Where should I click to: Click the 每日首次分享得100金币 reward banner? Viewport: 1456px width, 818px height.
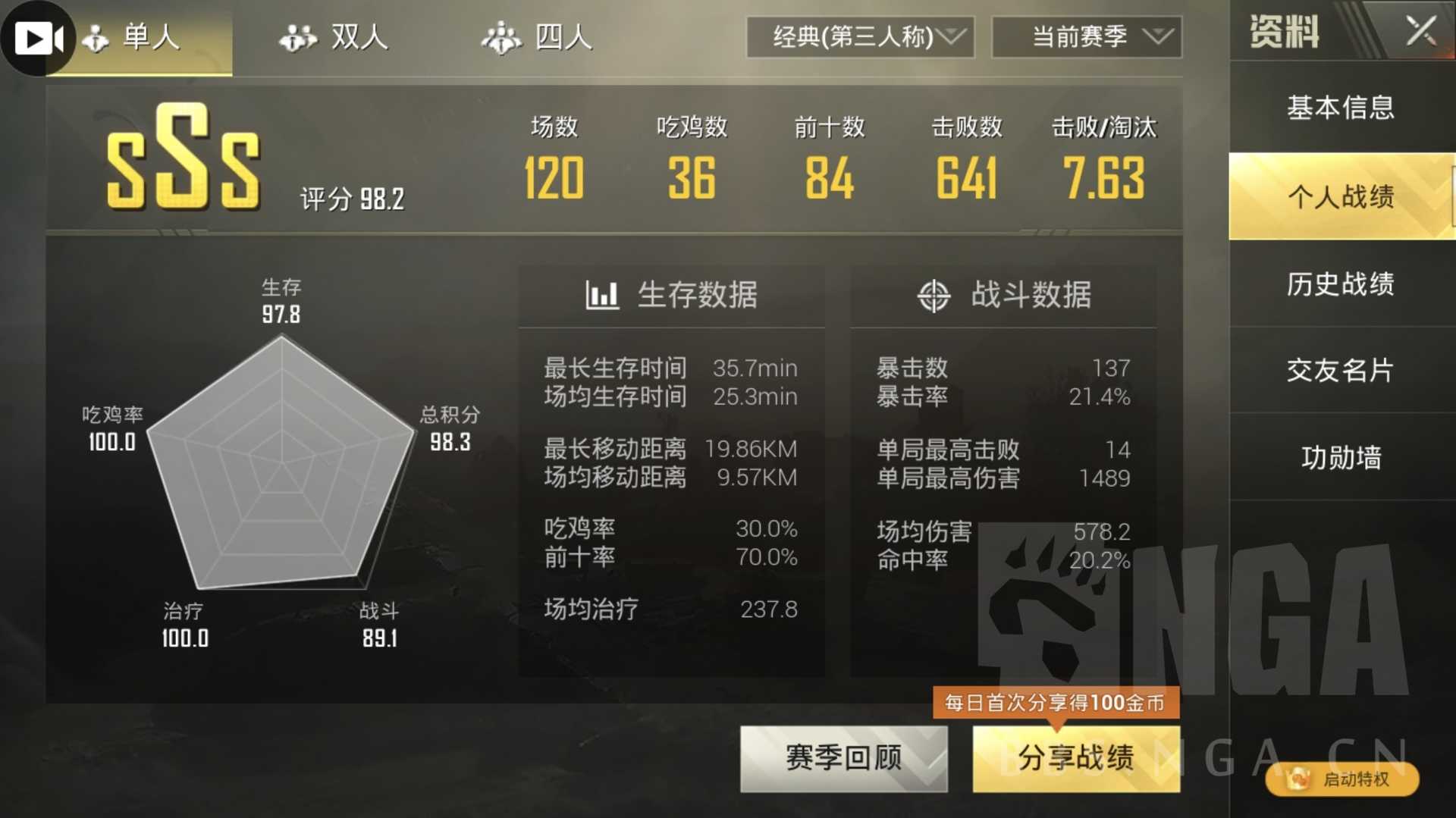tap(1055, 703)
